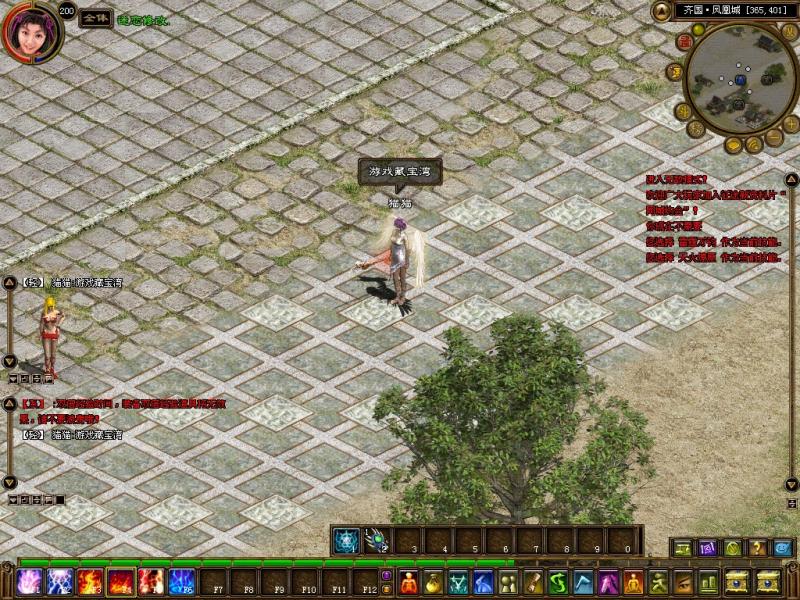Click the yellow potion bottle toolbar icon
This screenshot has width=800, height=600.
pyautogui.click(x=433, y=581)
